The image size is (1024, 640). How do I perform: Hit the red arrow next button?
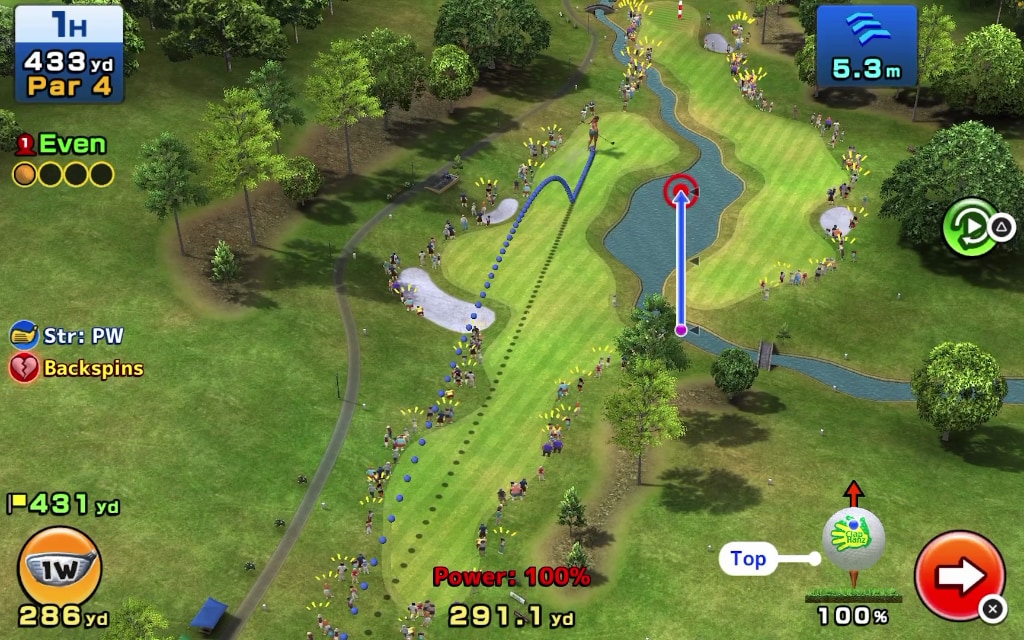click(x=959, y=575)
